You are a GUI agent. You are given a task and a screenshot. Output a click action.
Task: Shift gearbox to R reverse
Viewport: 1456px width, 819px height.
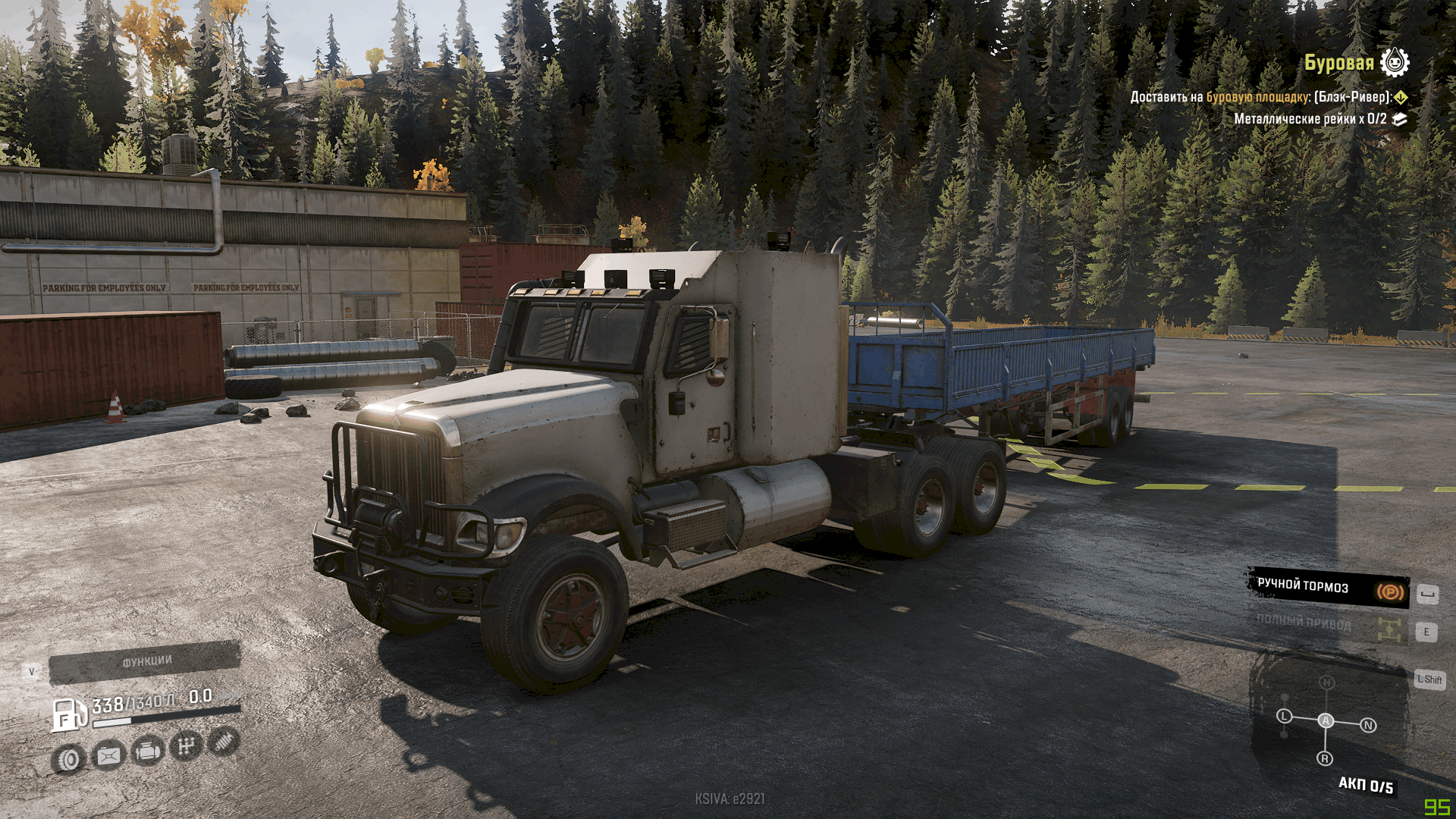coord(1325,758)
